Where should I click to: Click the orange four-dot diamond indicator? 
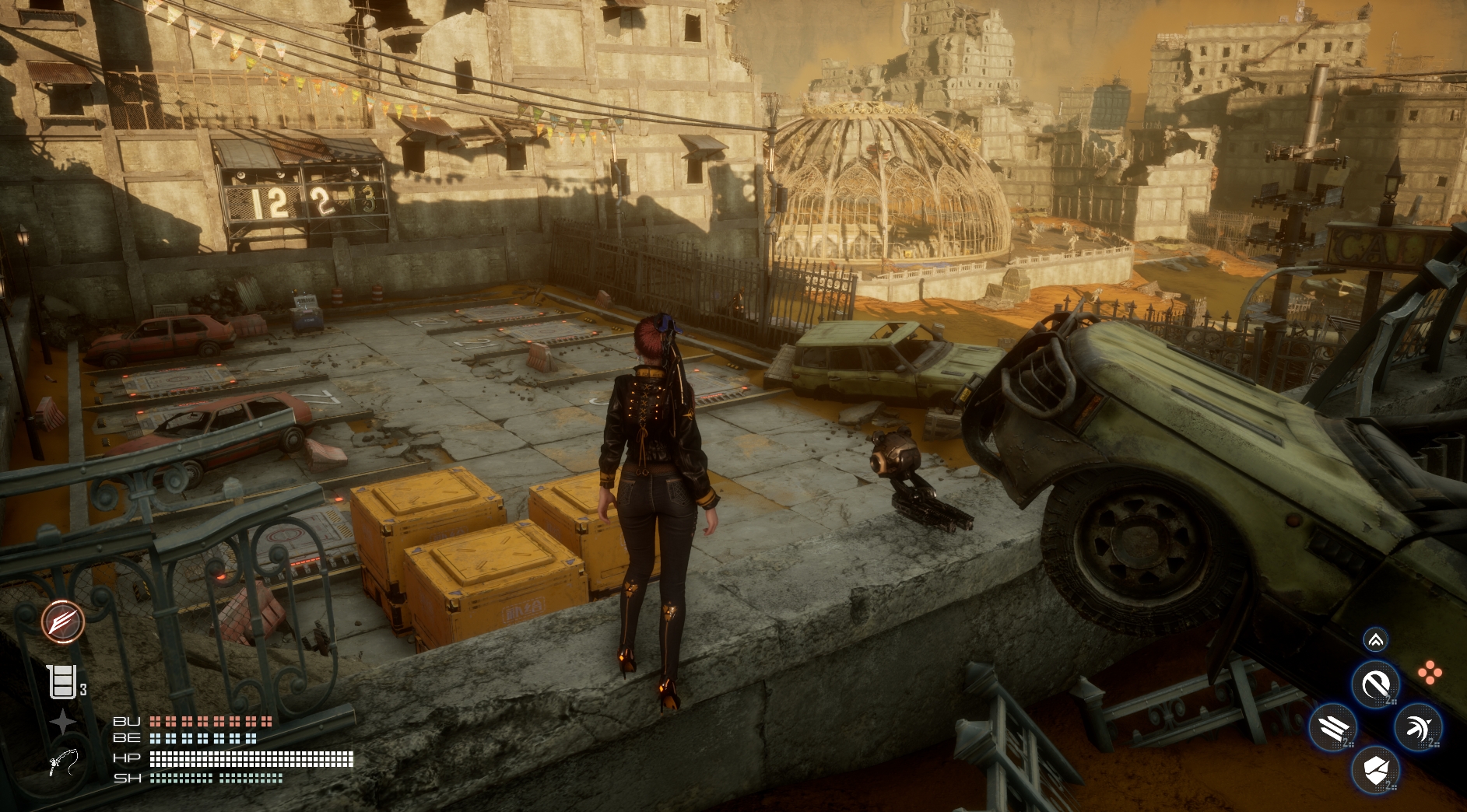1430,673
